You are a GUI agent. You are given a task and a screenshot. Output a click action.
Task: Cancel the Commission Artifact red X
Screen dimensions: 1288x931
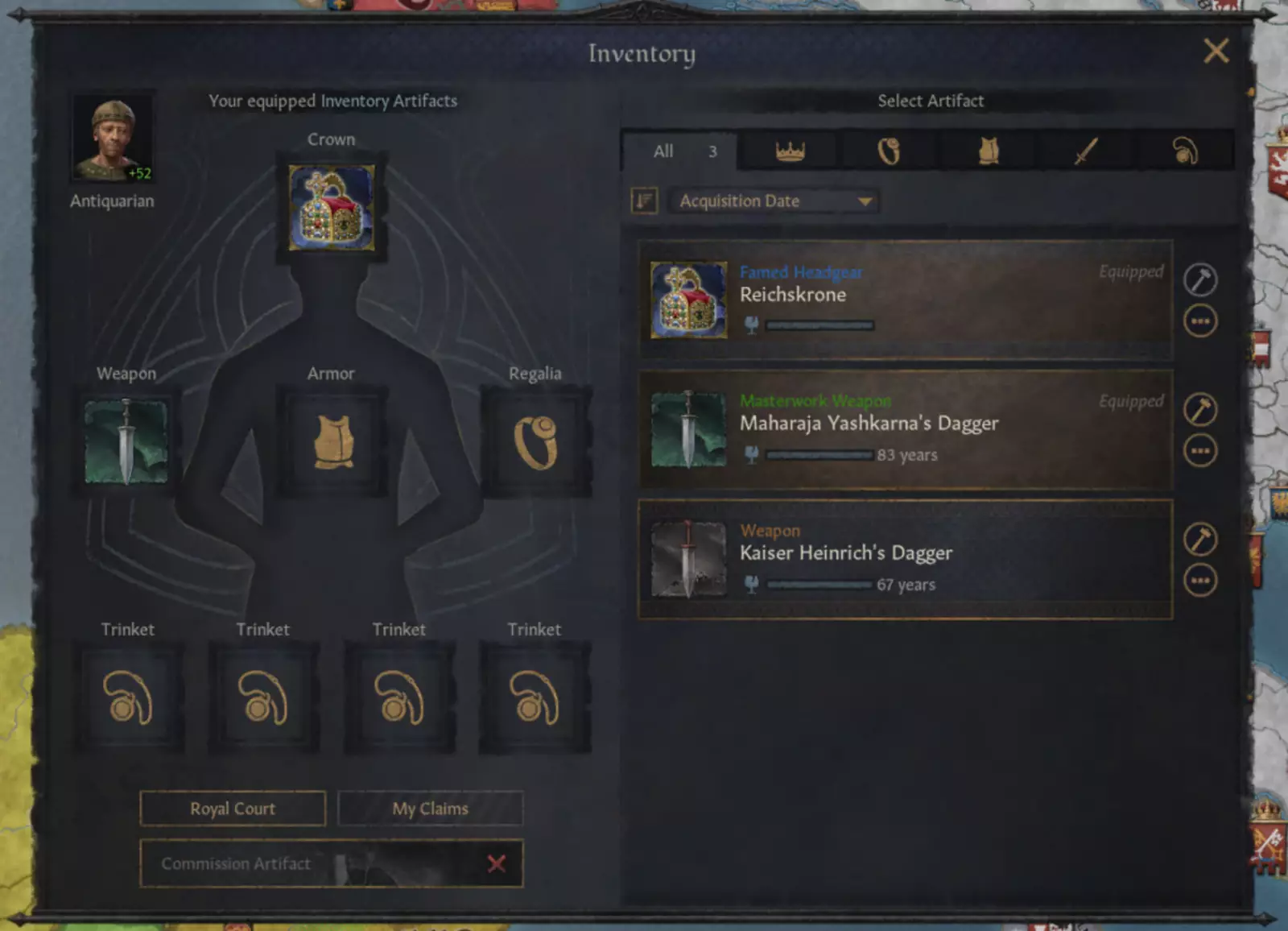(x=497, y=864)
